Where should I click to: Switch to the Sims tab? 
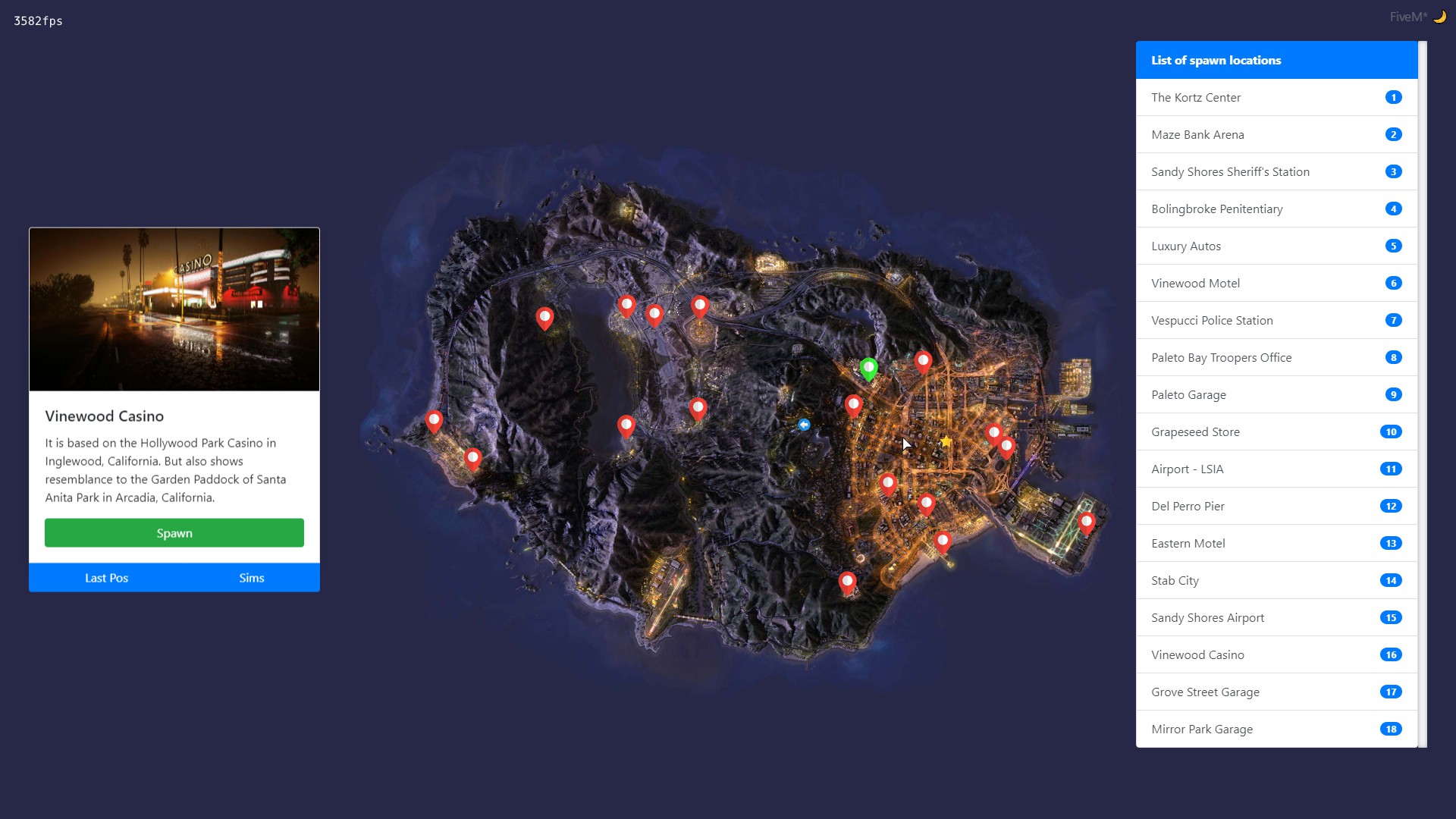(251, 577)
